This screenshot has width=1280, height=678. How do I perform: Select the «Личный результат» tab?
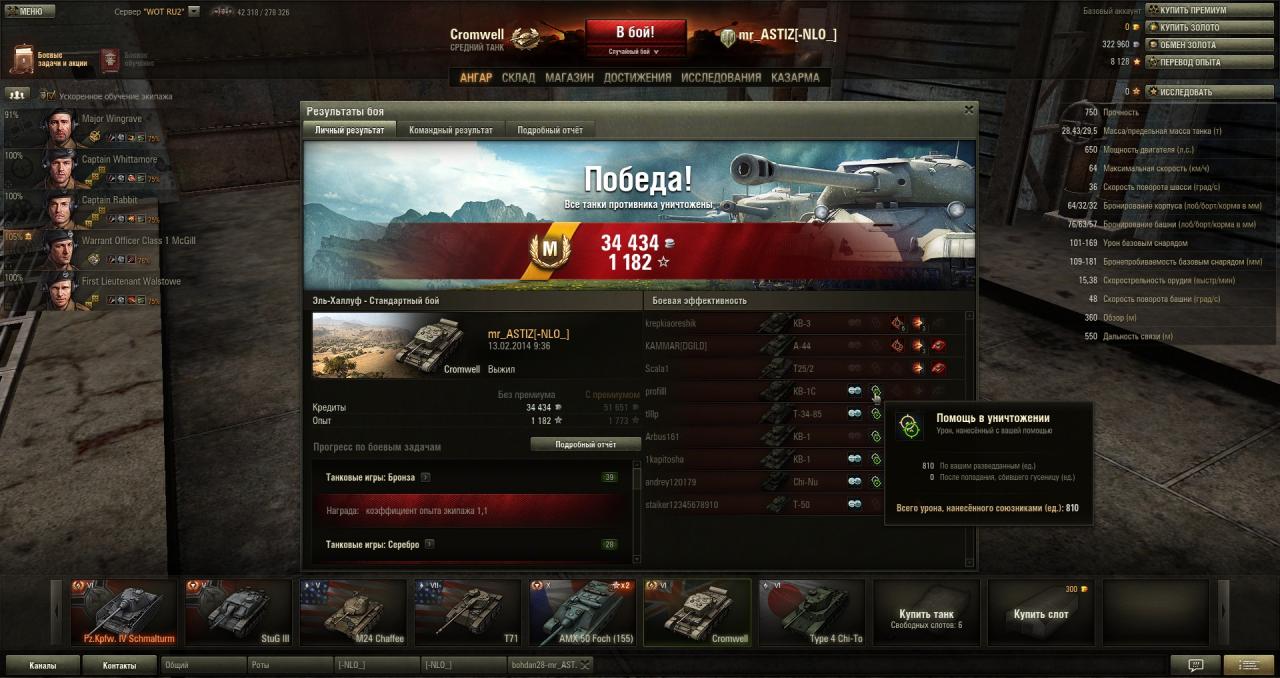pos(349,130)
